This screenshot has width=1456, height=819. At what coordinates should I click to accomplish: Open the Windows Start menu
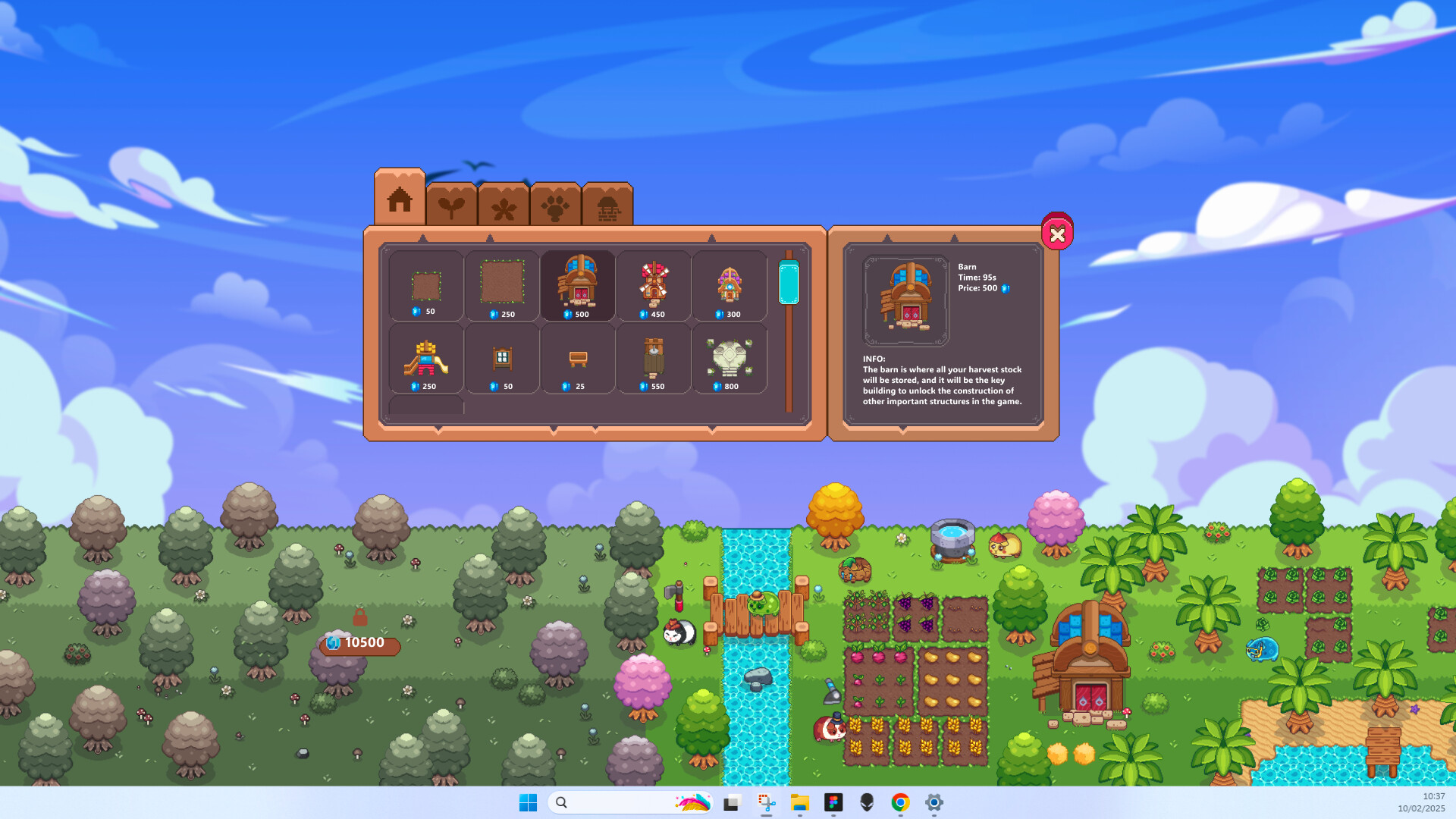coord(529,802)
